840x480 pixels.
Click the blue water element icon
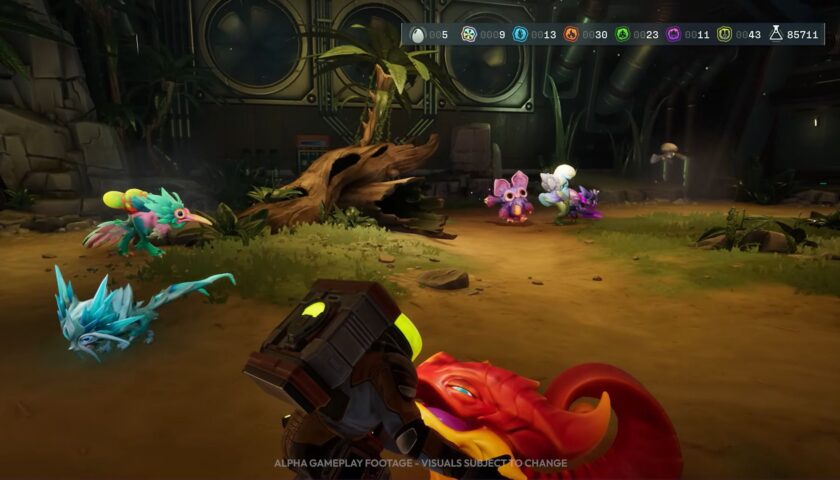point(520,34)
